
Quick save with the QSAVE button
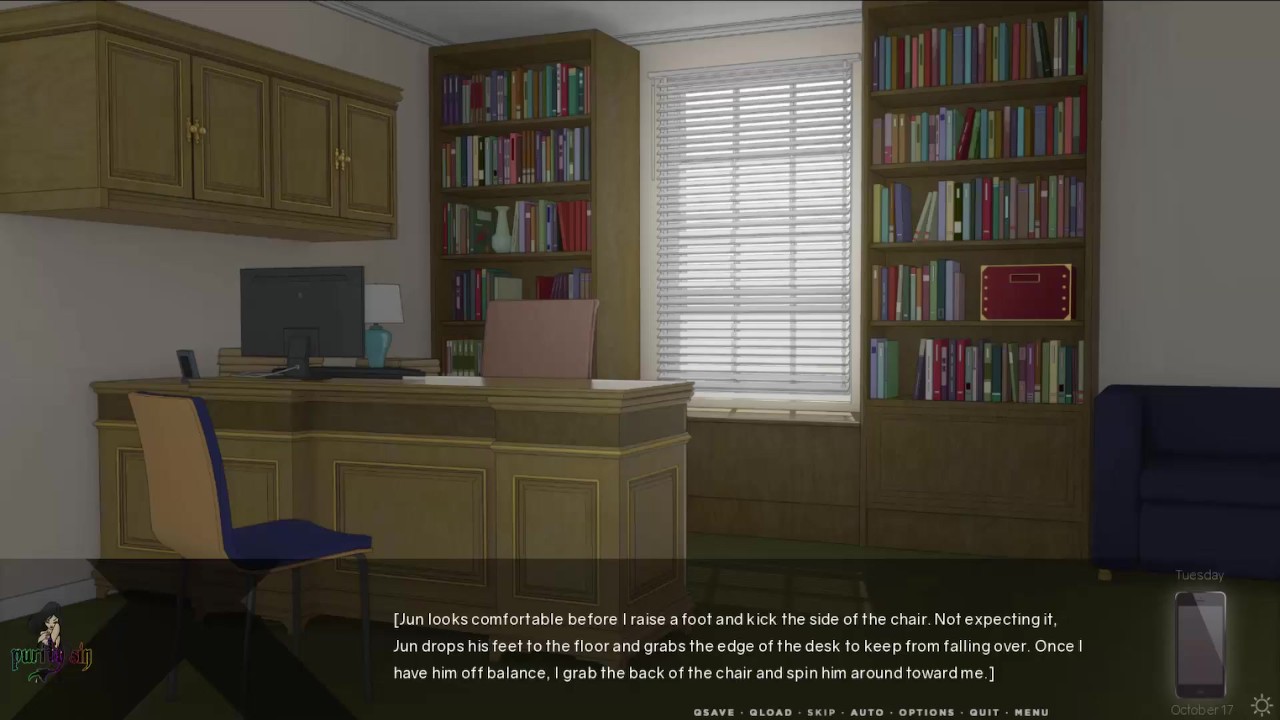[x=714, y=712]
